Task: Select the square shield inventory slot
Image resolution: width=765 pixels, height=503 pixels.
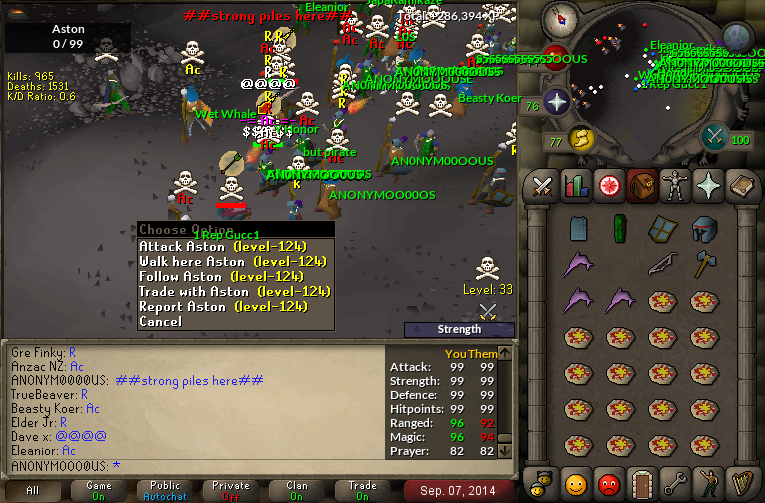Action: pos(661,228)
